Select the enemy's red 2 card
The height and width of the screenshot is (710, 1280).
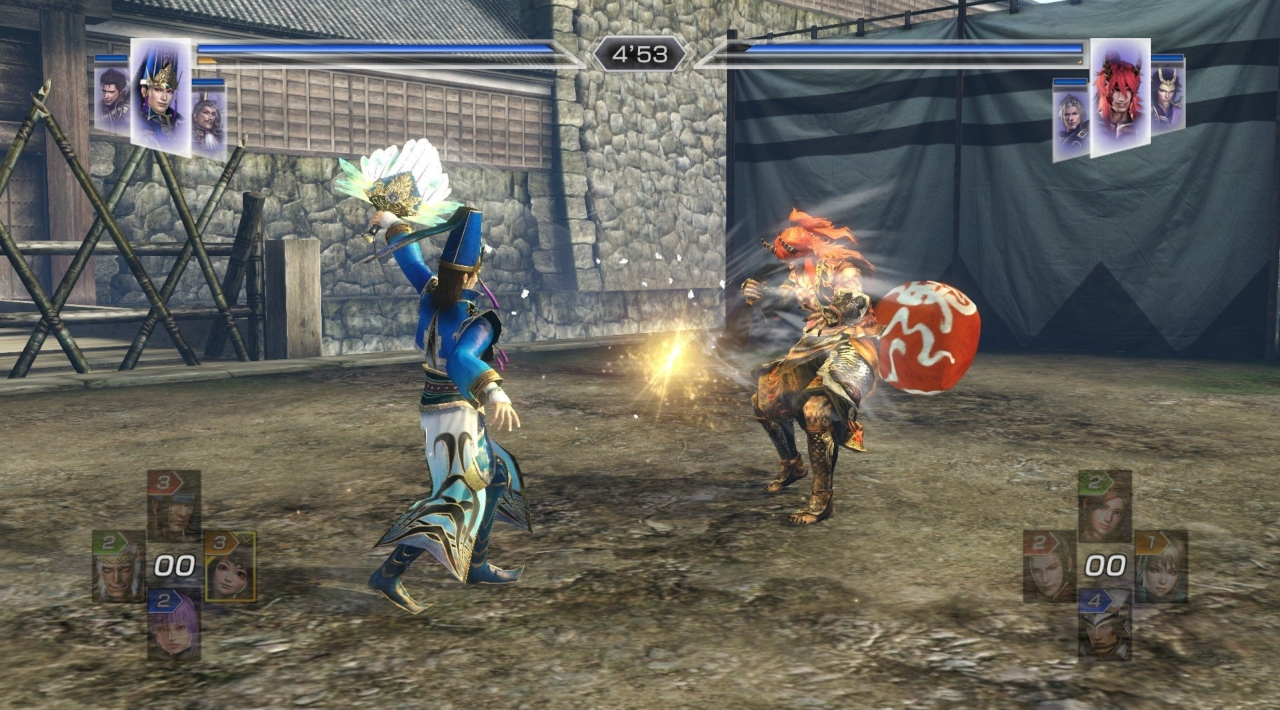click(x=1049, y=566)
